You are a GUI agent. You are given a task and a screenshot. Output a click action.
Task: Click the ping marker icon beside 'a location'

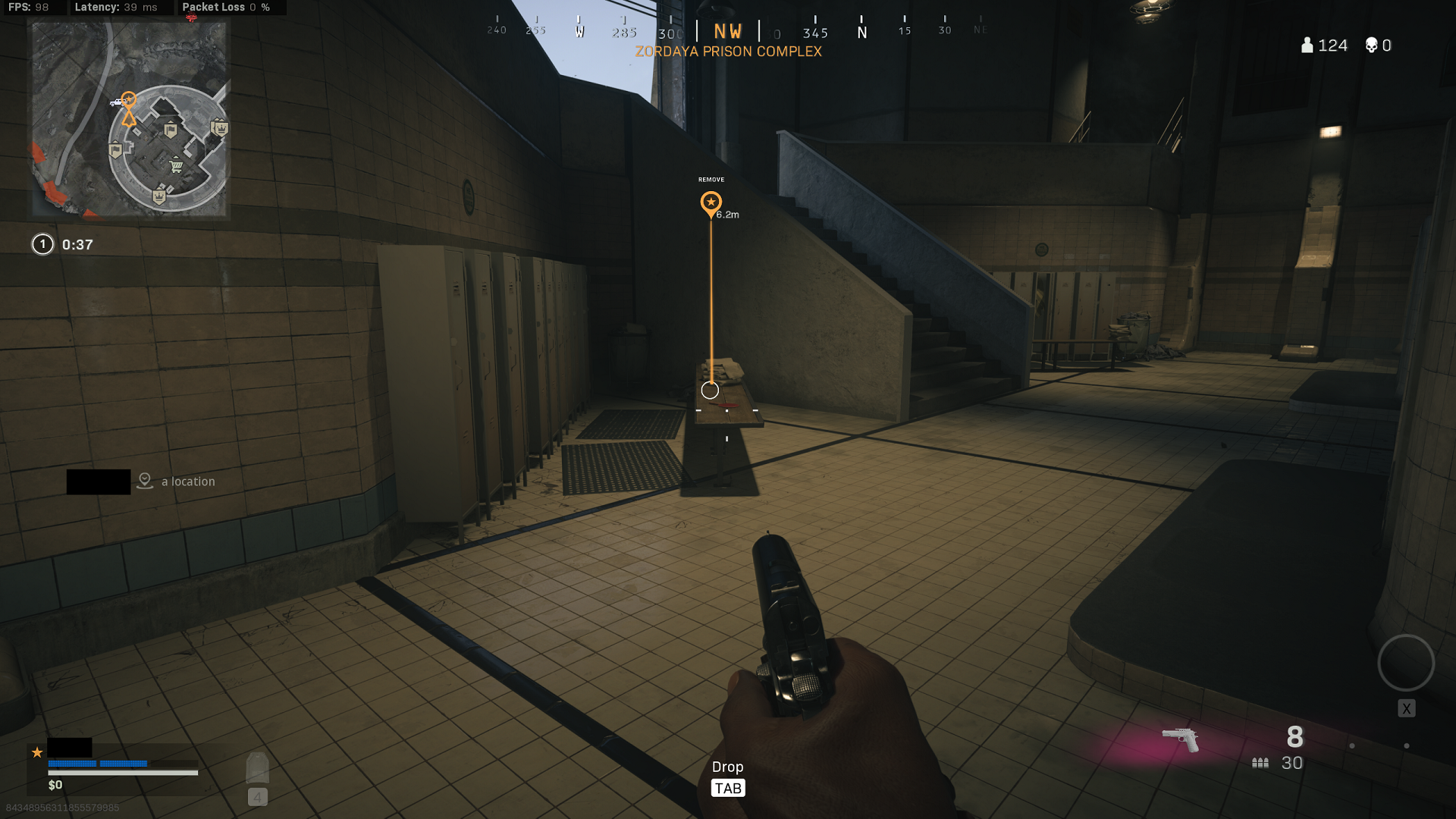tap(144, 481)
